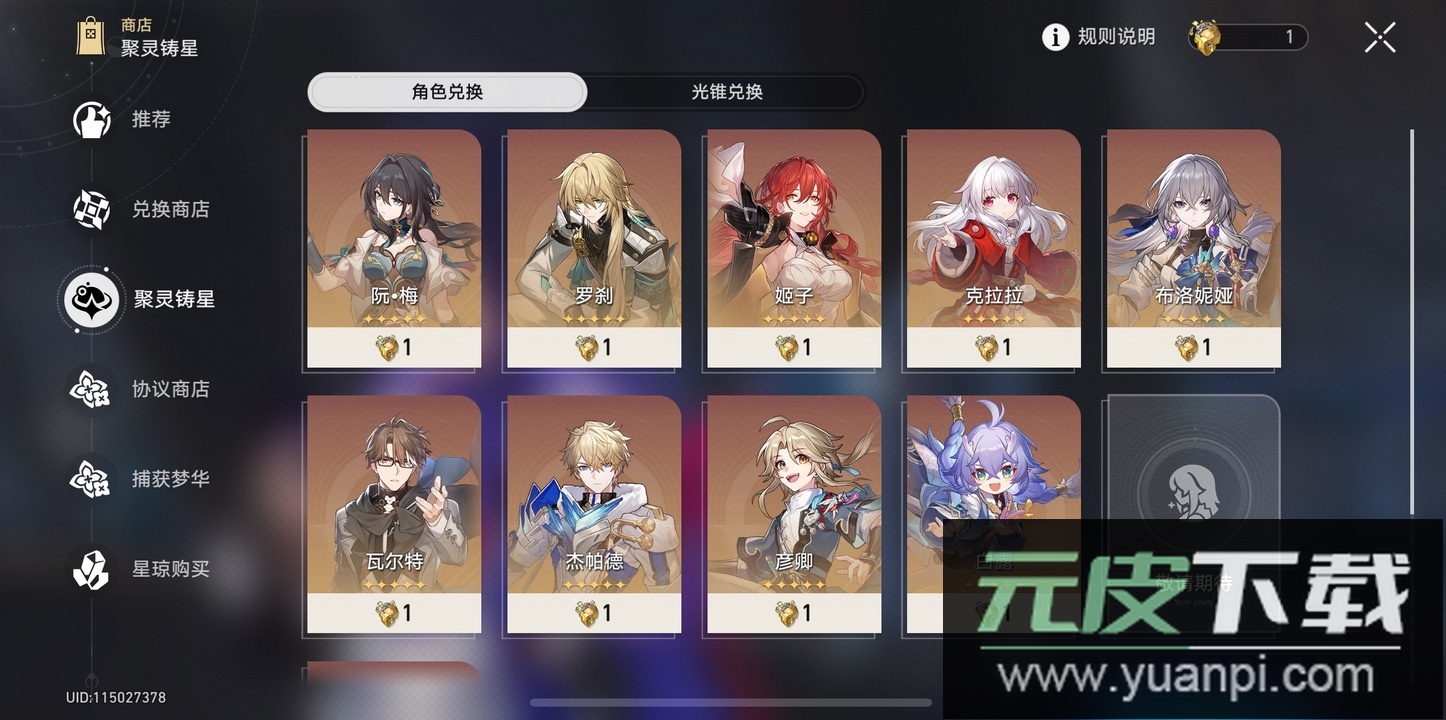This screenshot has width=1446, height=720.
Task: Select the 阮·梅 character card
Action: click(393, 248)
